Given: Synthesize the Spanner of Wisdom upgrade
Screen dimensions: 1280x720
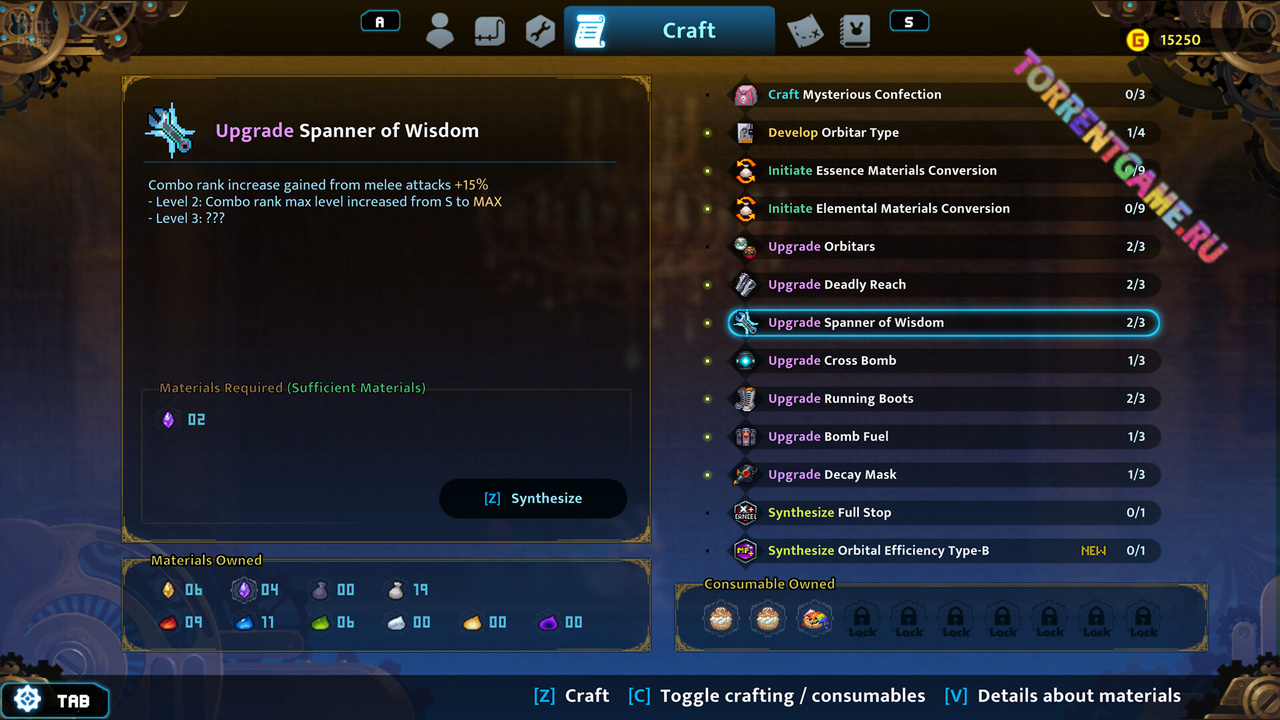Looking at the screenshot, I should [x=533, y=498].
